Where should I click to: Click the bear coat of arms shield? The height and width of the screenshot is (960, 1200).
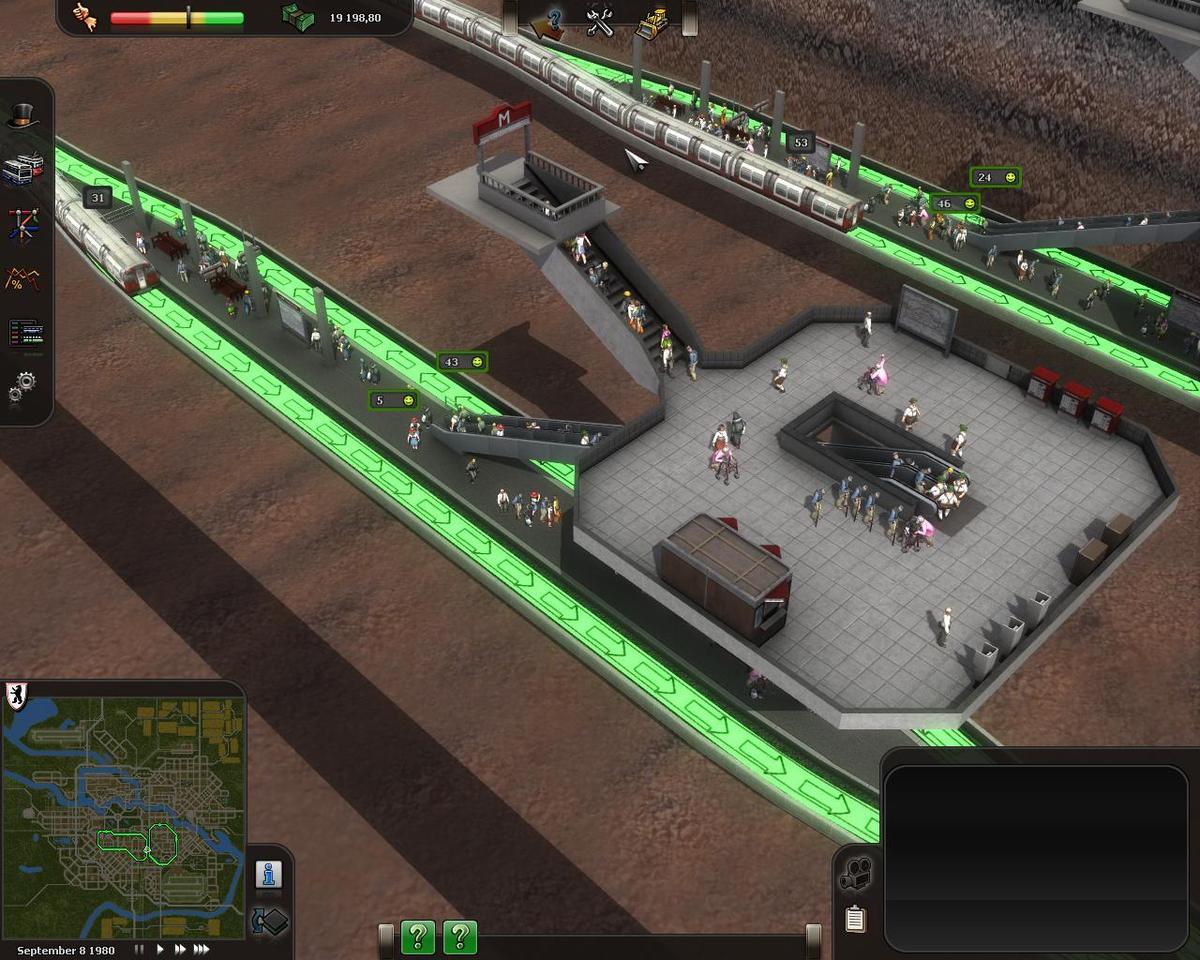pyautogui.click(x=17, y=695)
